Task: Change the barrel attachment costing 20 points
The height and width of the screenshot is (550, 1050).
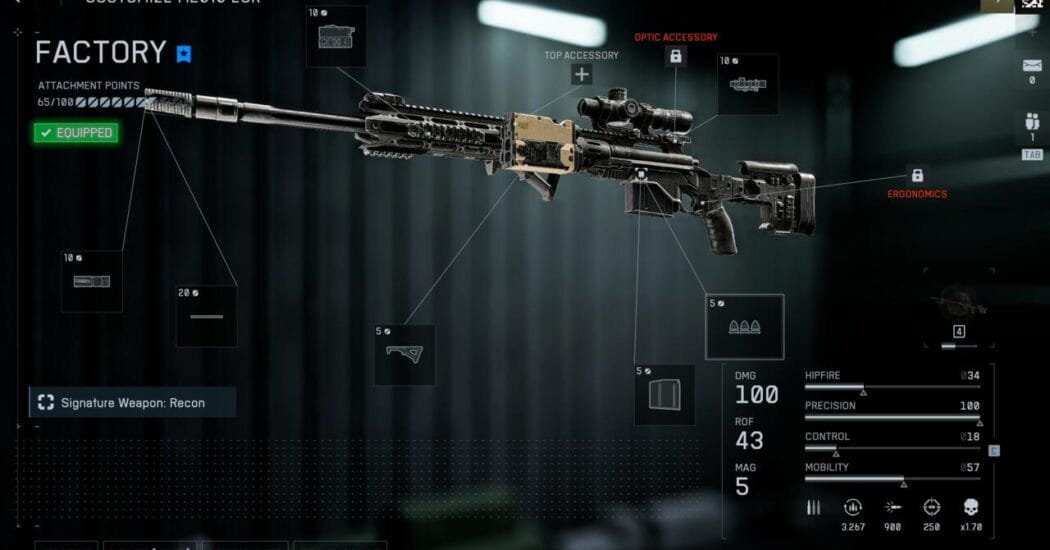Action: [206, 316]
